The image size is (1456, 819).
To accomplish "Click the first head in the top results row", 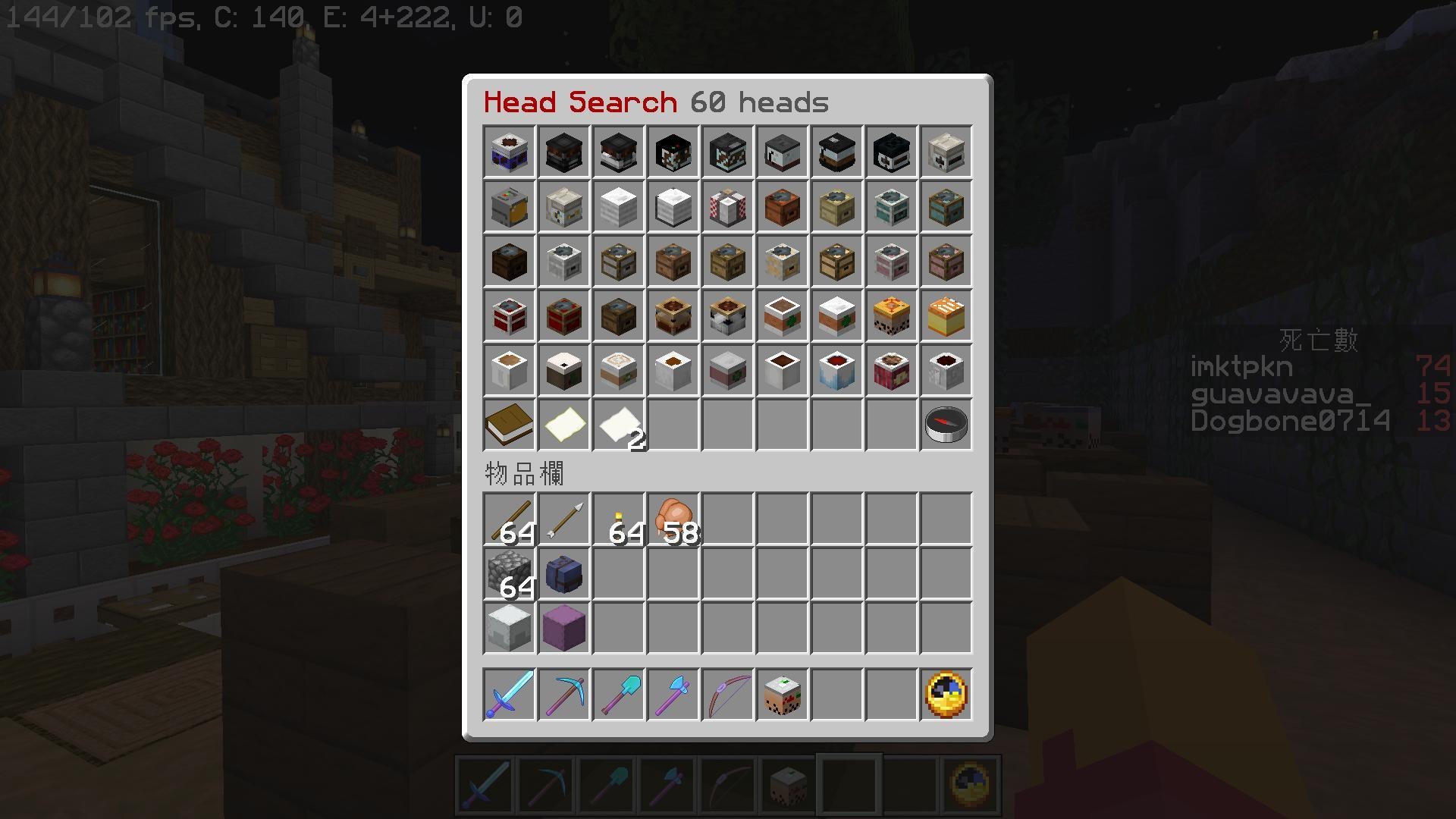I will pyautogui.click(x=508, y=152).
